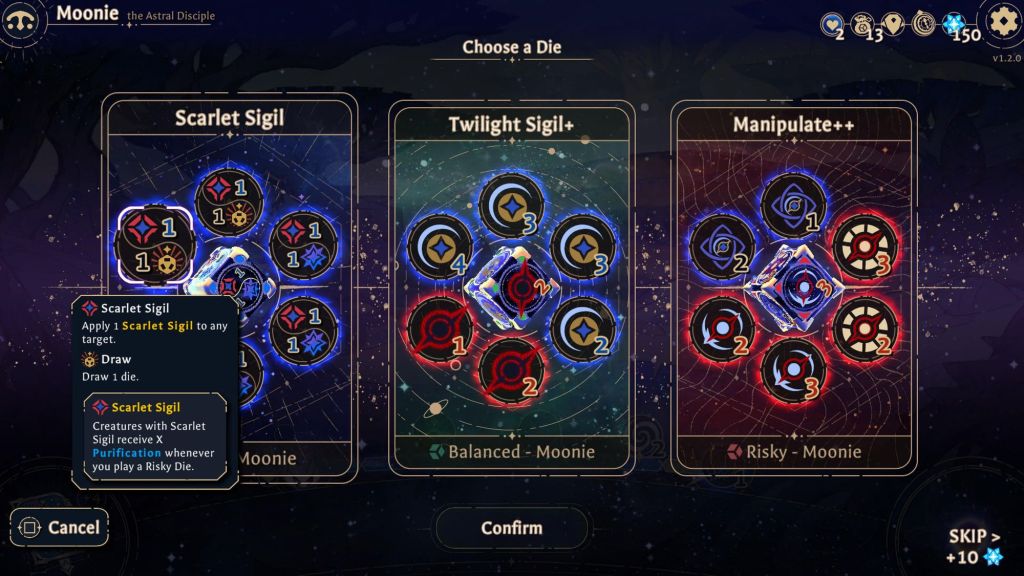
Task: Skip the reward for +10 crystals
Action: (973, 546)
